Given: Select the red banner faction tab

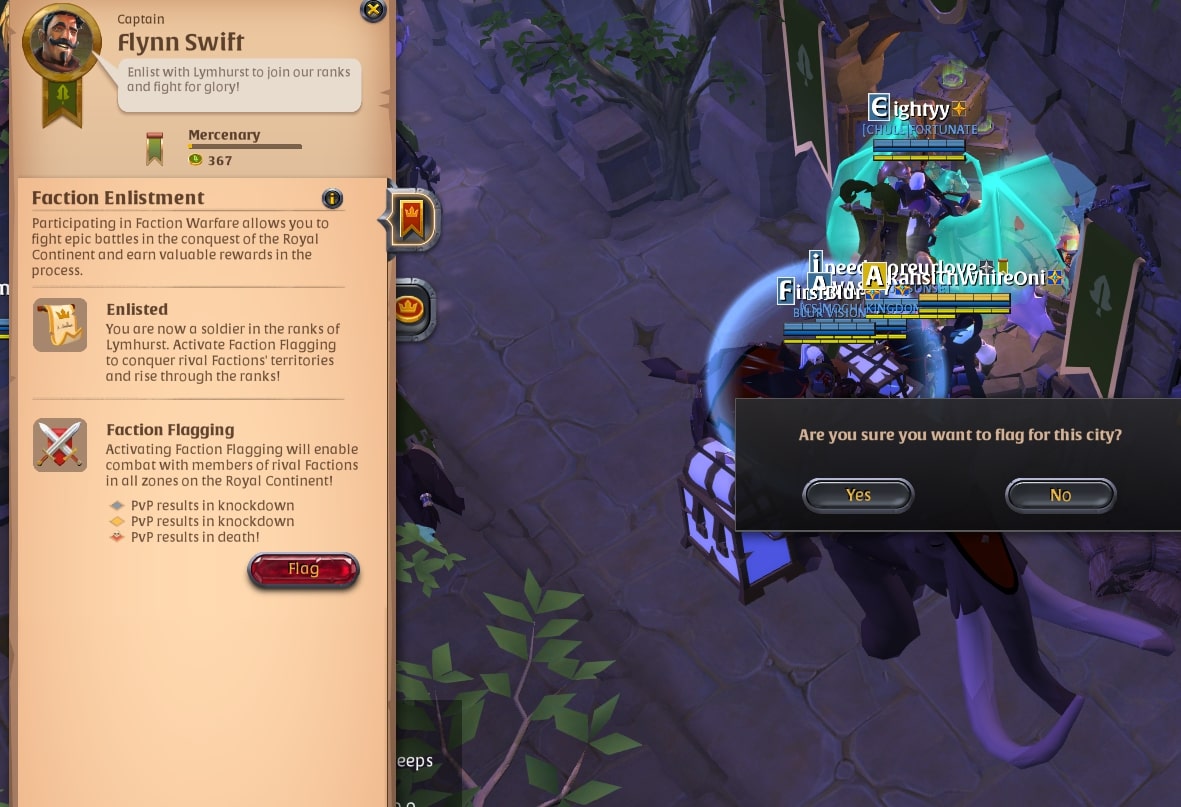Looking at the screenshot, I should (411, 219).
